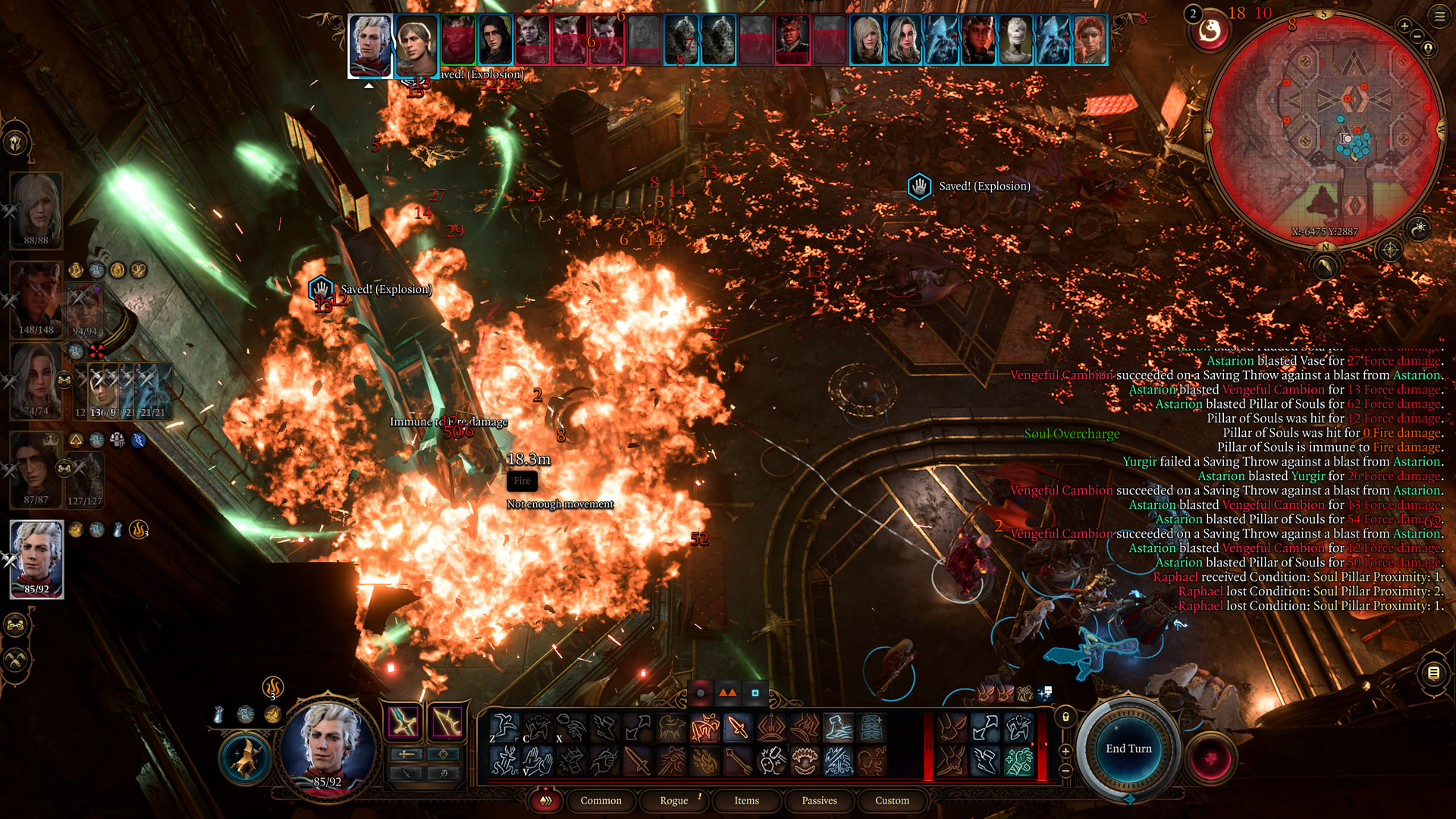Image resolution: width=1456 pixels, height=819 pixels.
Task: Select the Passives hotbar tab
Action: click(x=819, y=800)
